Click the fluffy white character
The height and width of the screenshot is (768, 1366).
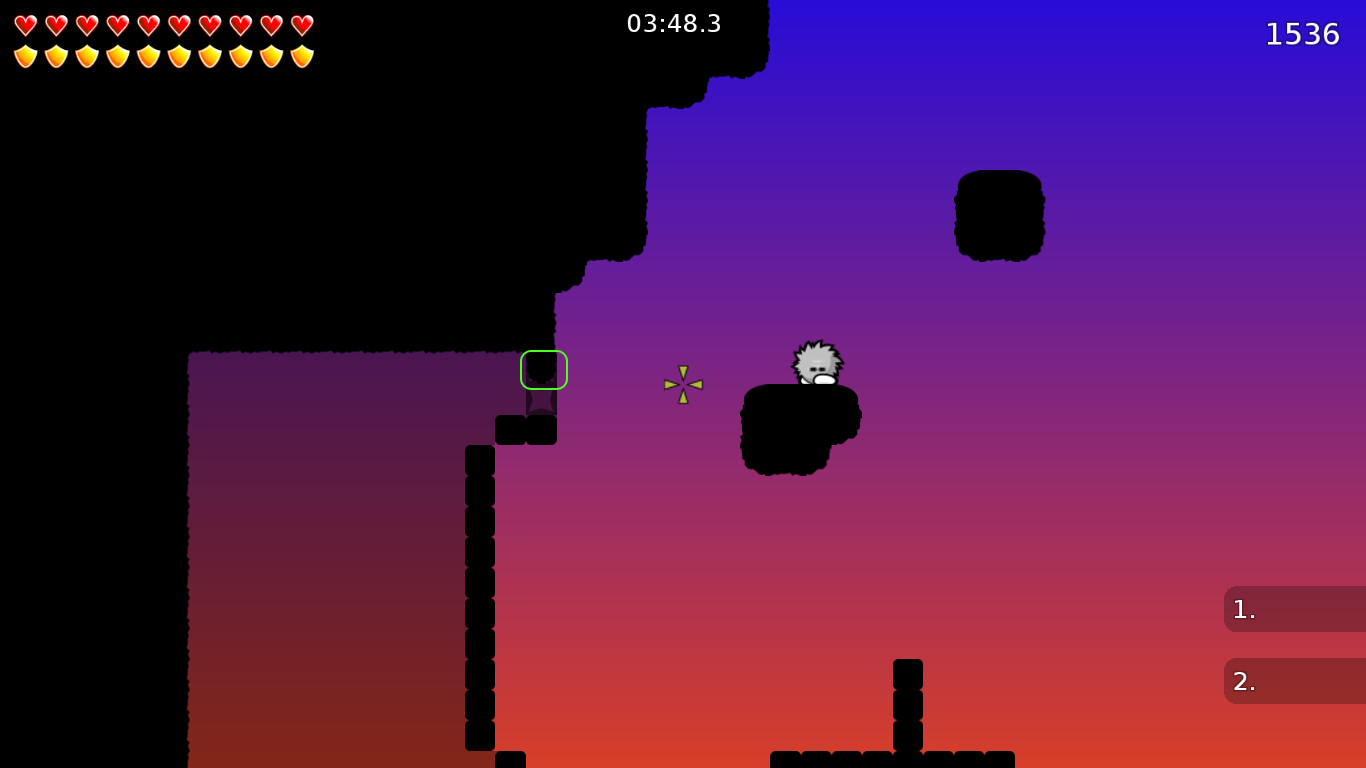coord(816,362)
